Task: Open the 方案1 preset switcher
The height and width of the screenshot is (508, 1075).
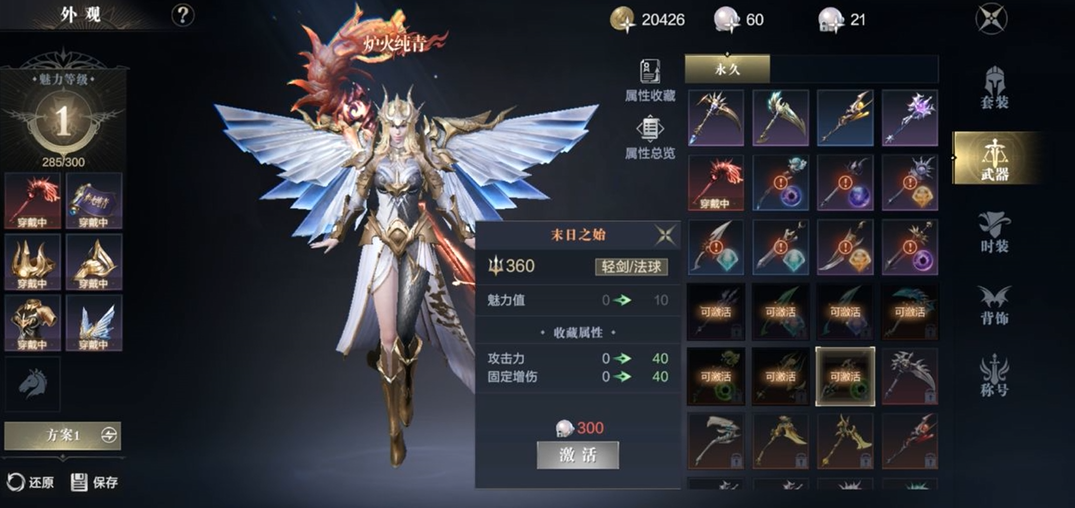Action: [63, 435]
